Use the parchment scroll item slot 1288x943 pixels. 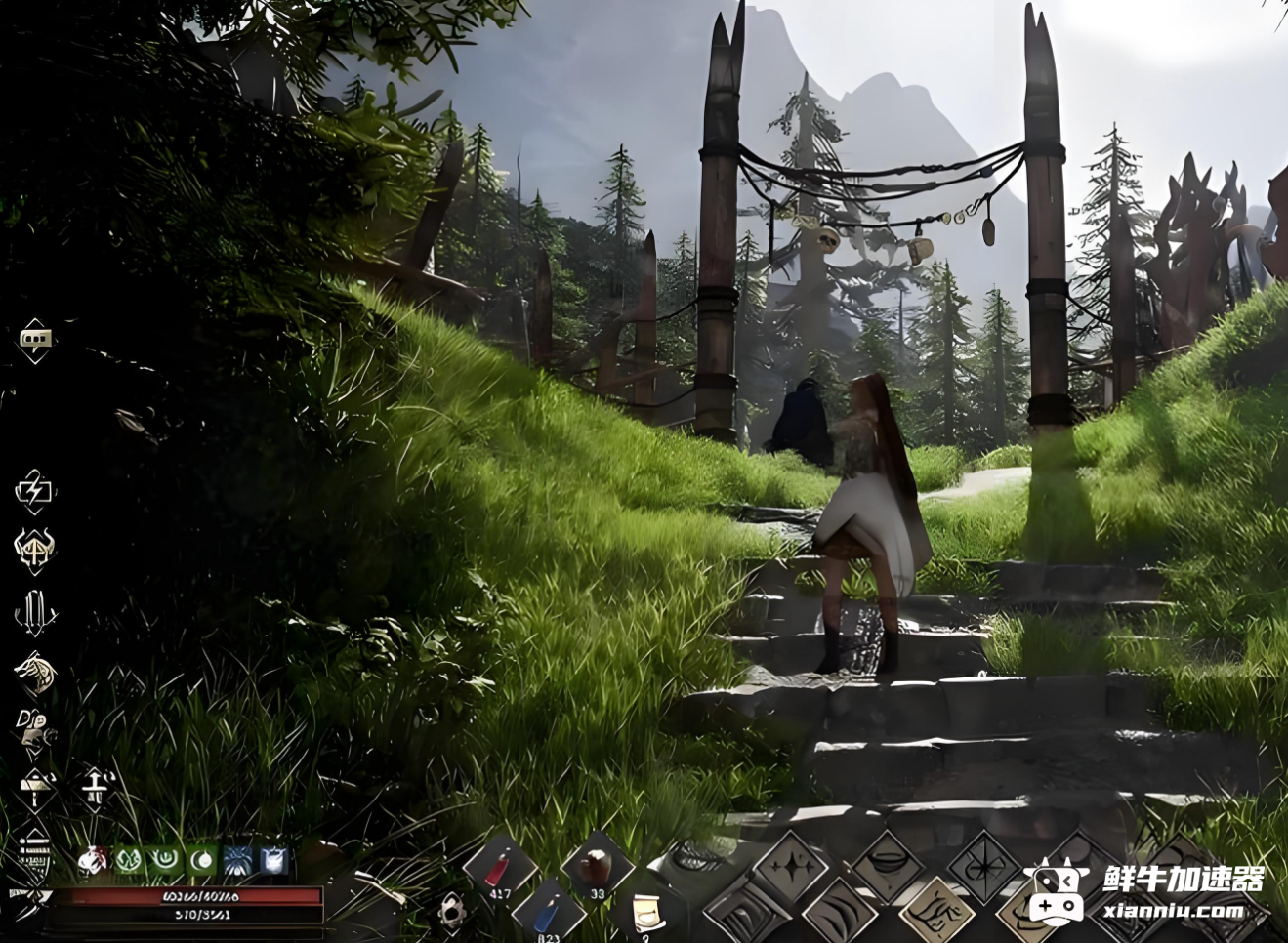(x=644, y=914)
